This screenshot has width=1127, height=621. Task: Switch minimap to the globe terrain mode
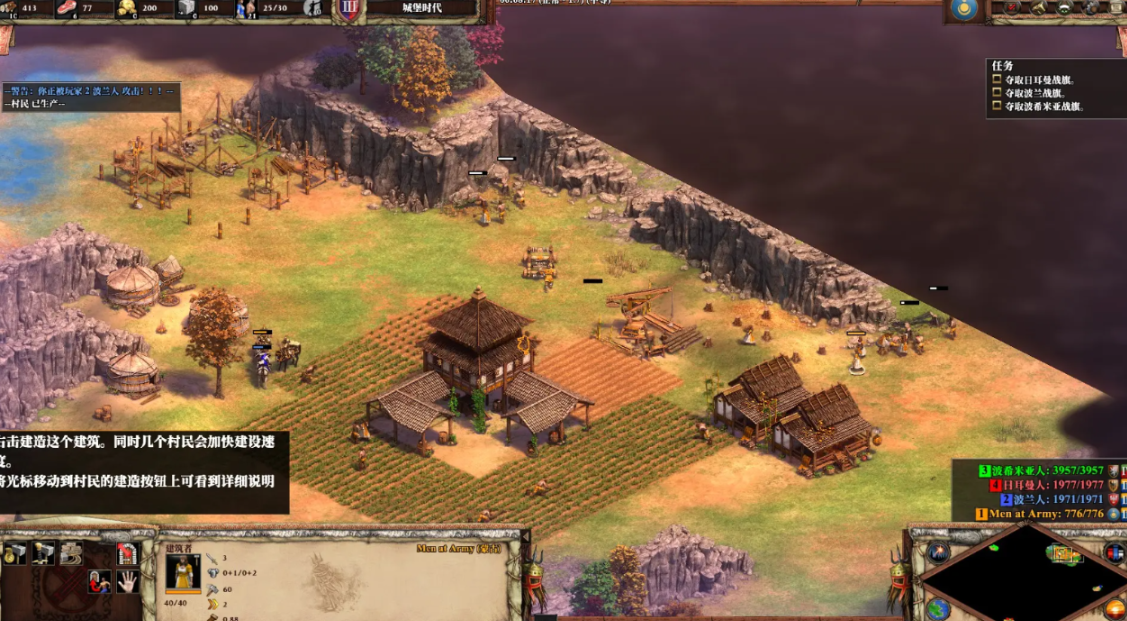(937, 608)
